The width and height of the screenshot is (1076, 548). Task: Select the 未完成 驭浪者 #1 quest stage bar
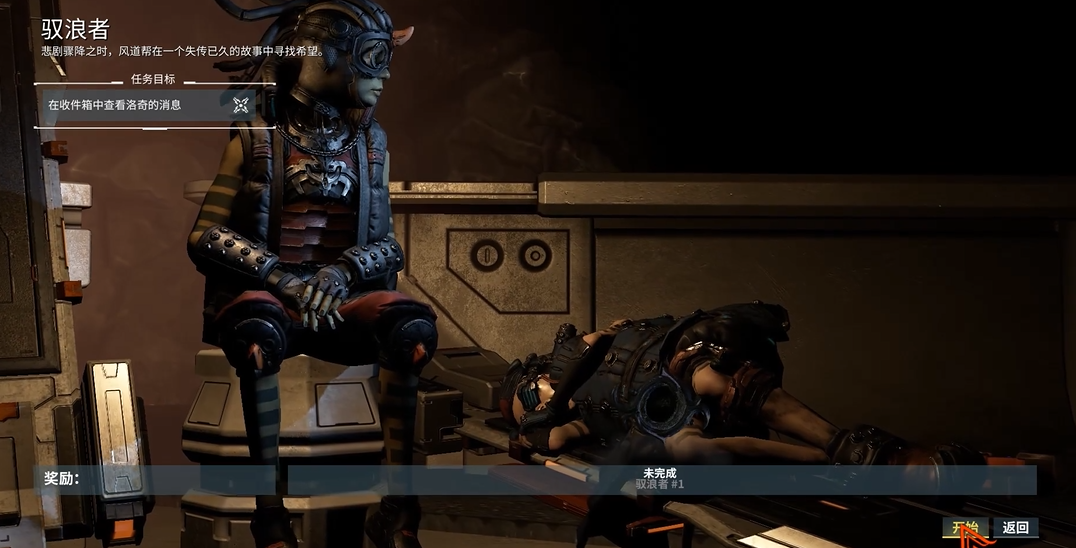(x=661, y=479)
